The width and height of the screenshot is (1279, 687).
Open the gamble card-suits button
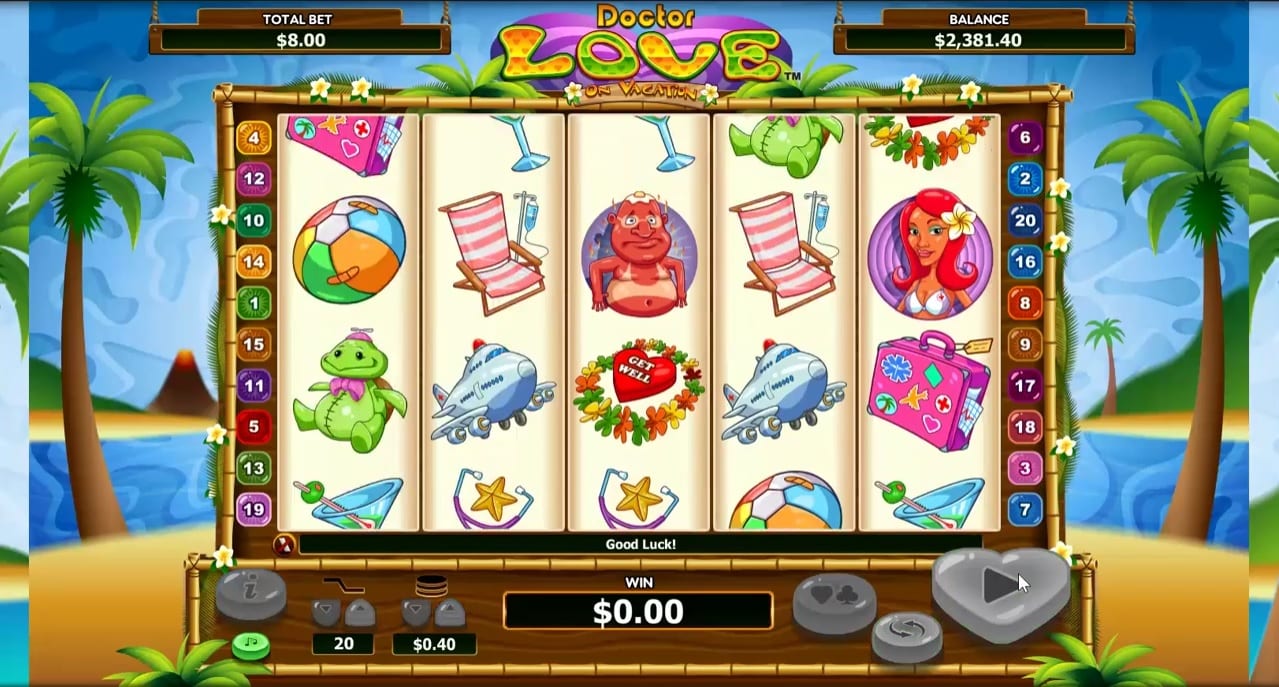coord(834,603)
